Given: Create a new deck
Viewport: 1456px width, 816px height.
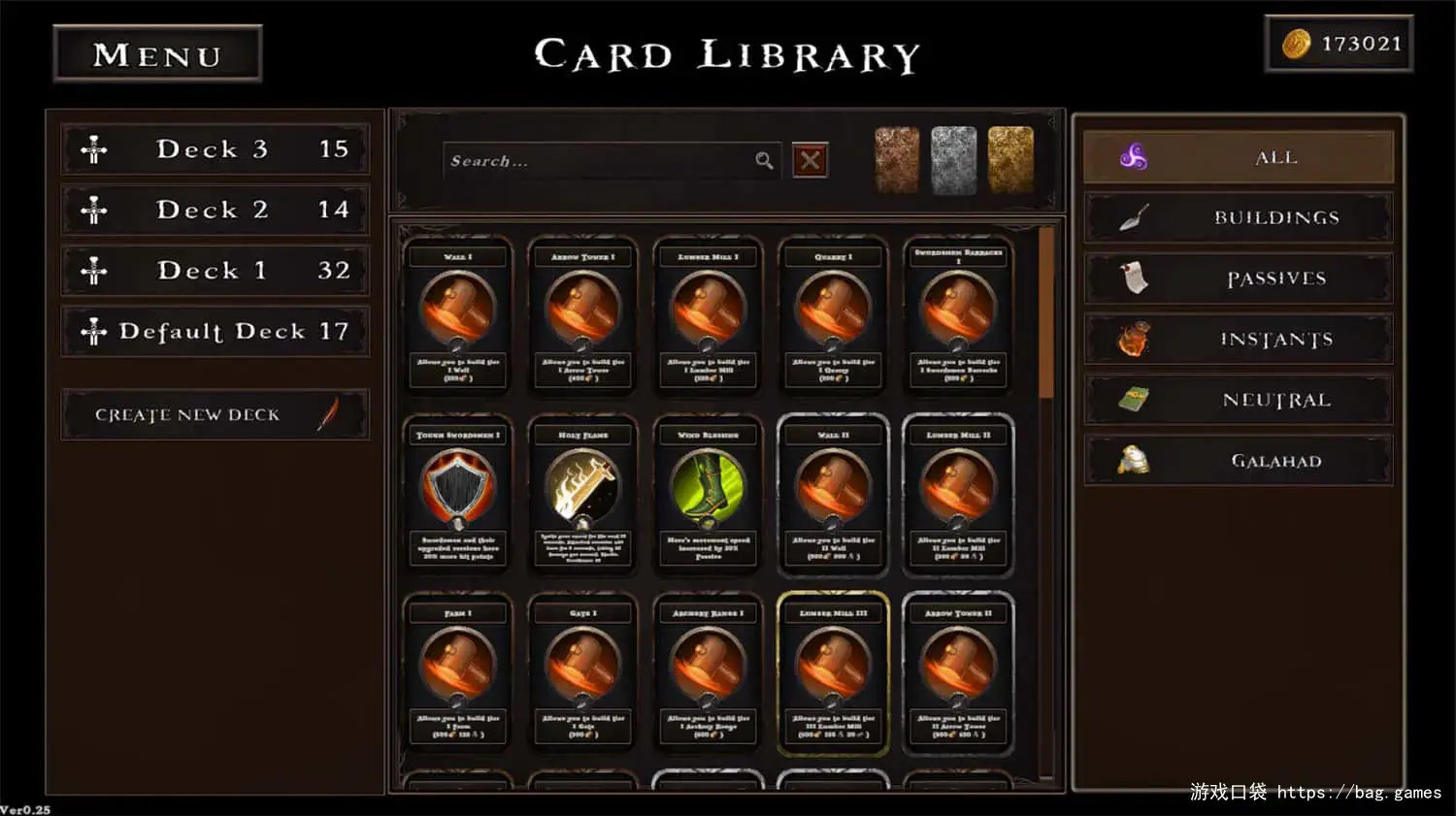Looking at the screenshot, I should [215, 415].
